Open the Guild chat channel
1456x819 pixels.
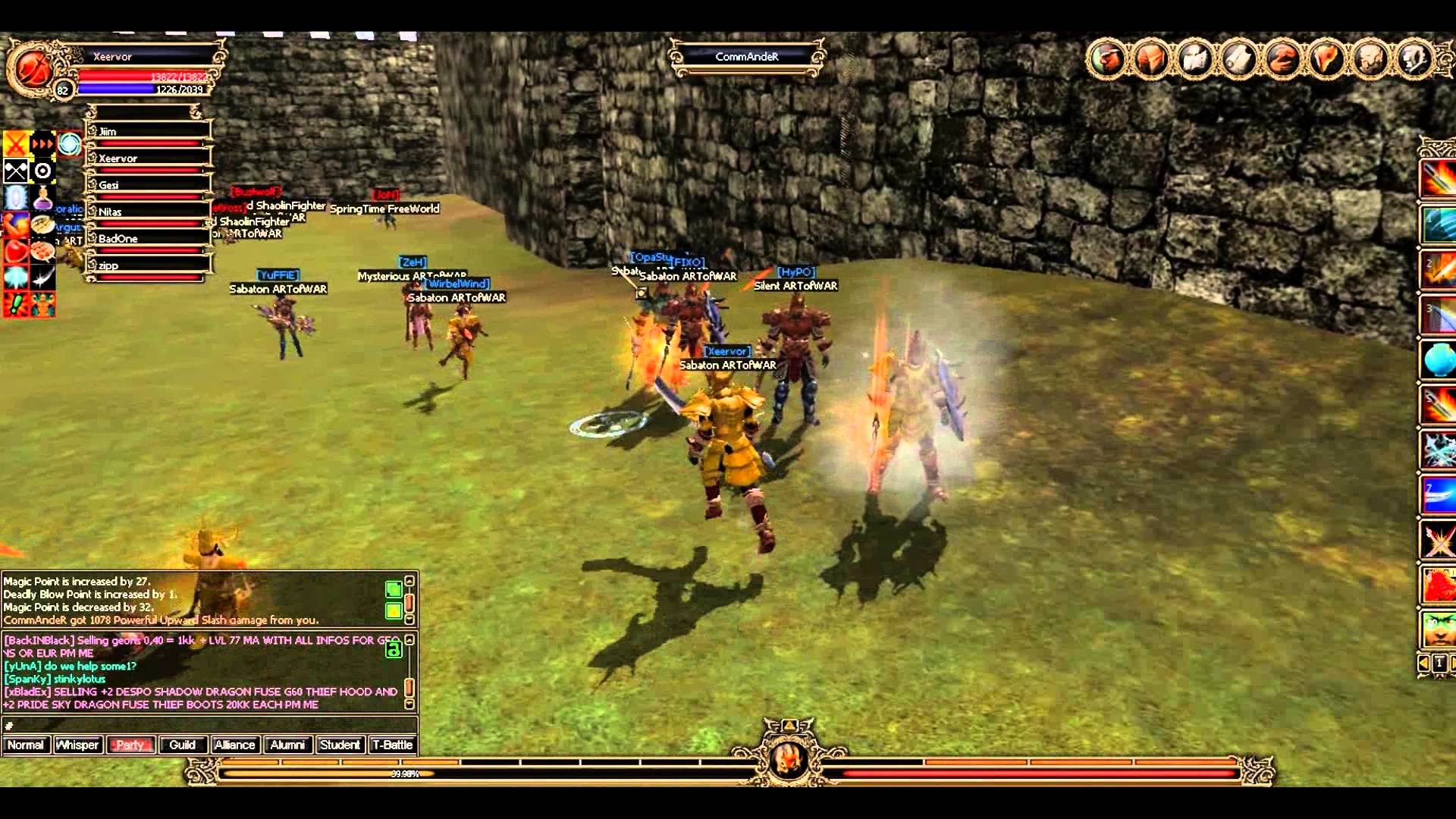point(182,745)
